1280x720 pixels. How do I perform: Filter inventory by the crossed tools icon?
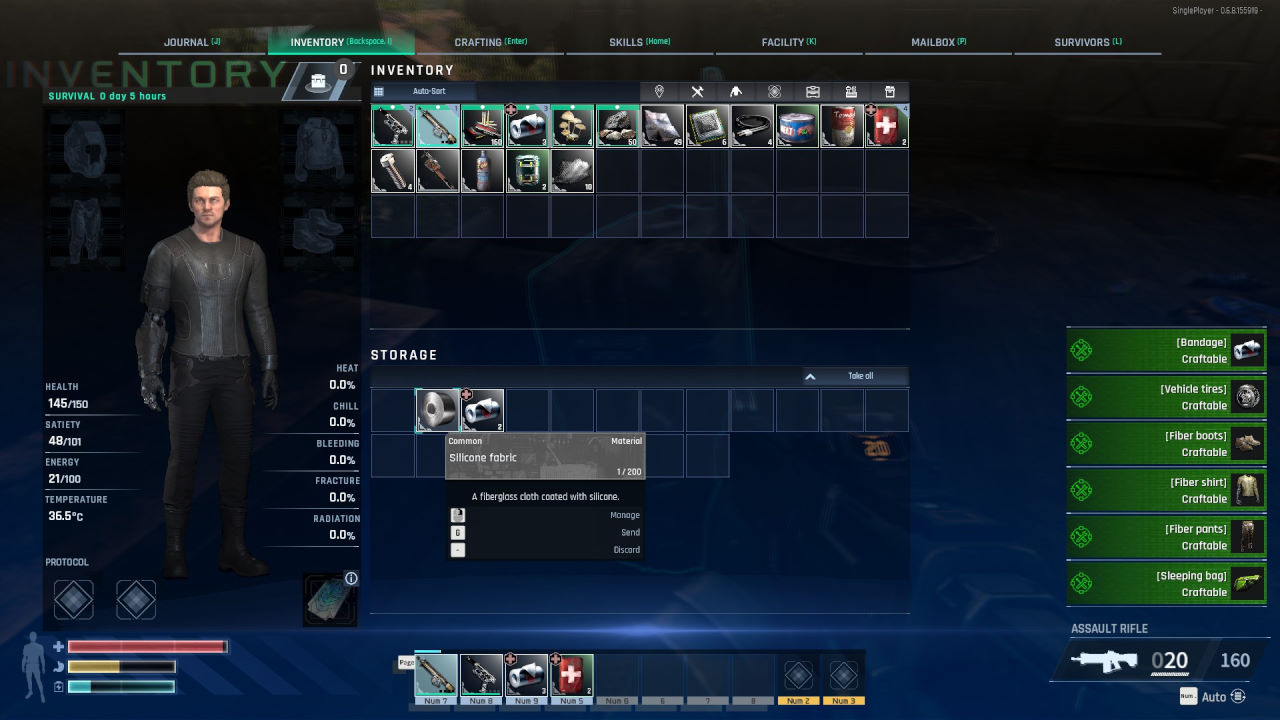698,92
